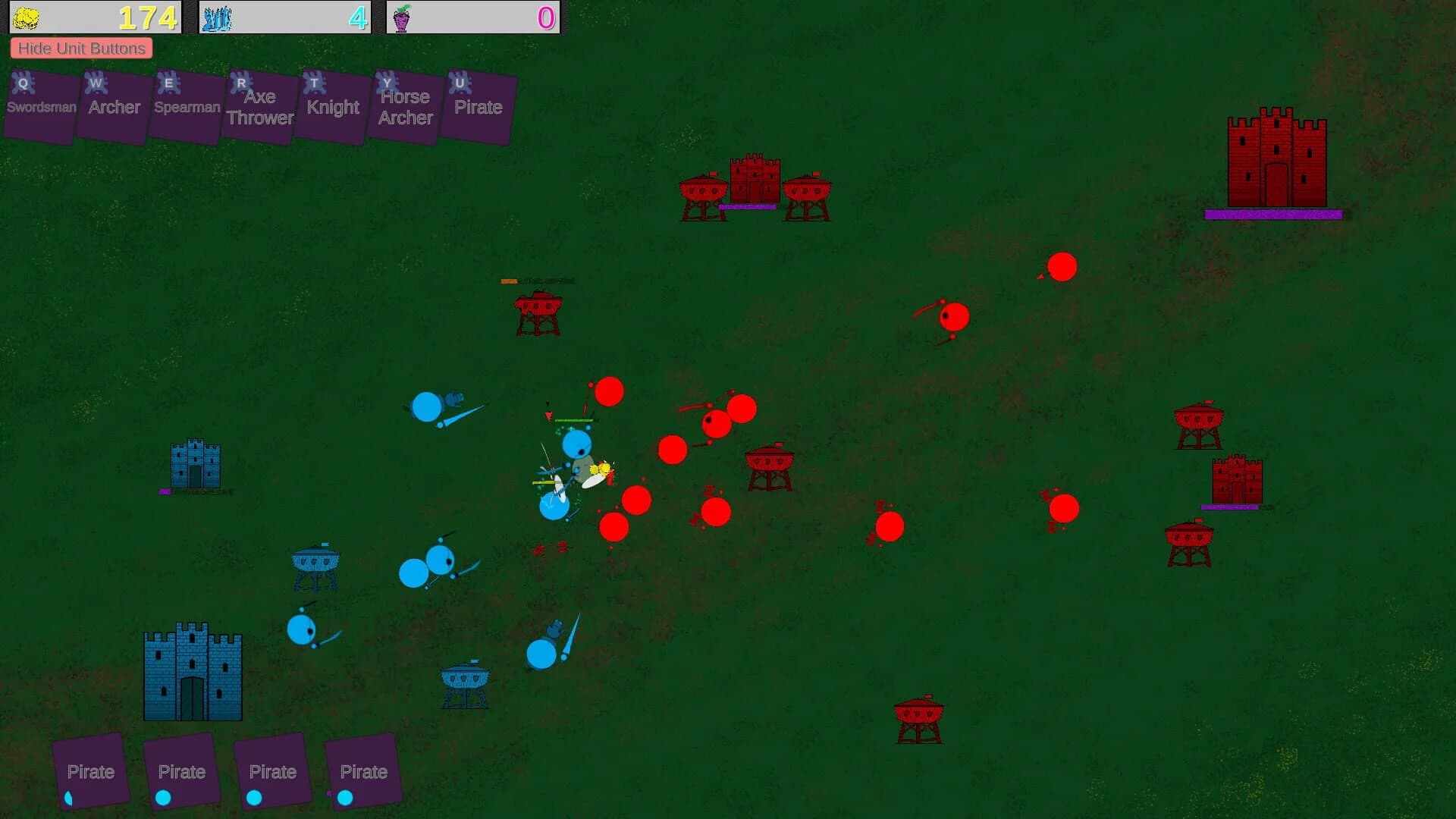This screenshot has width=1456, height=819.
Task: Select the Knight unit button
Action: 331,106
